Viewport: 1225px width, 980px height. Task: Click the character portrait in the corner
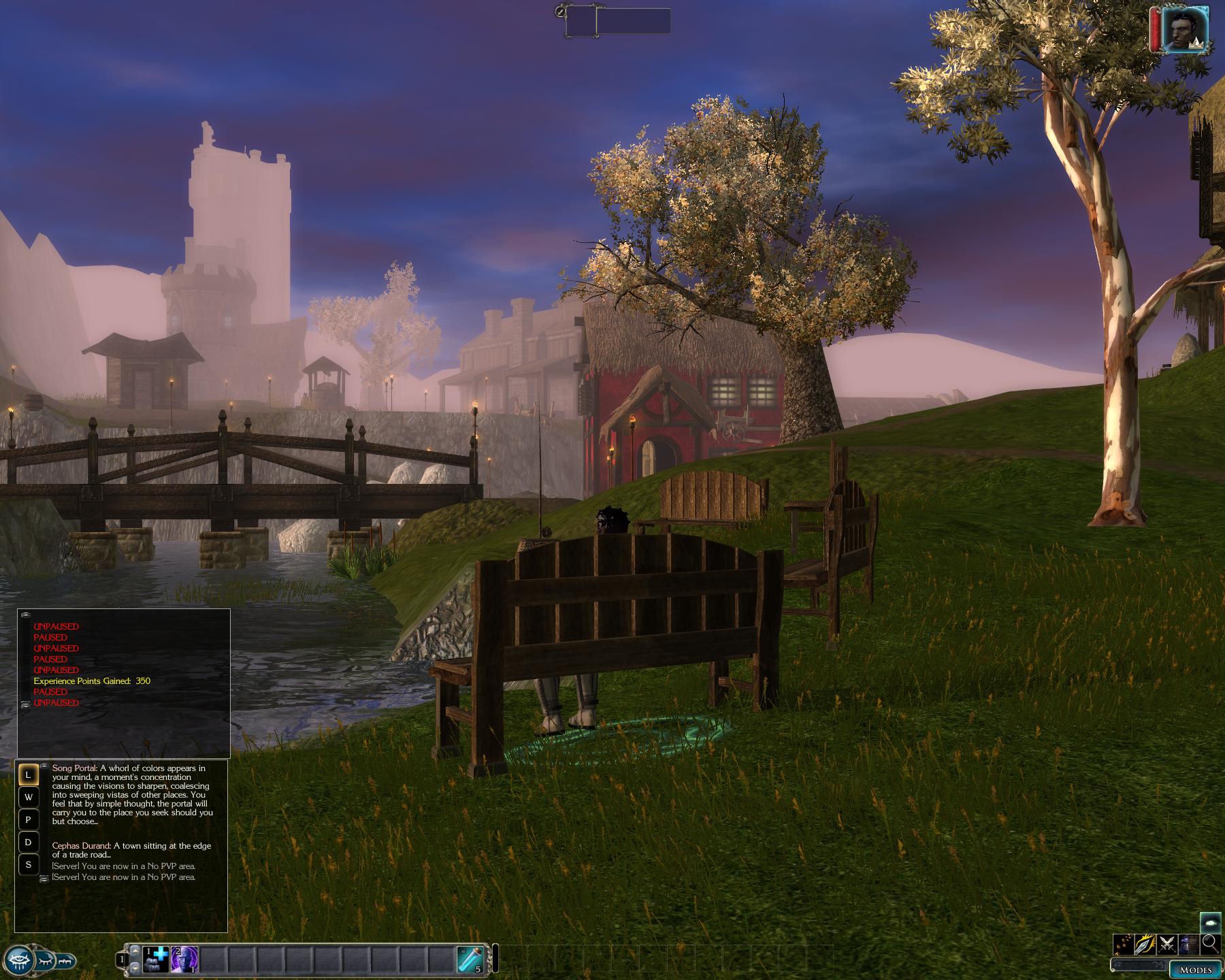pyautogui.click(x=1184, y=29)
